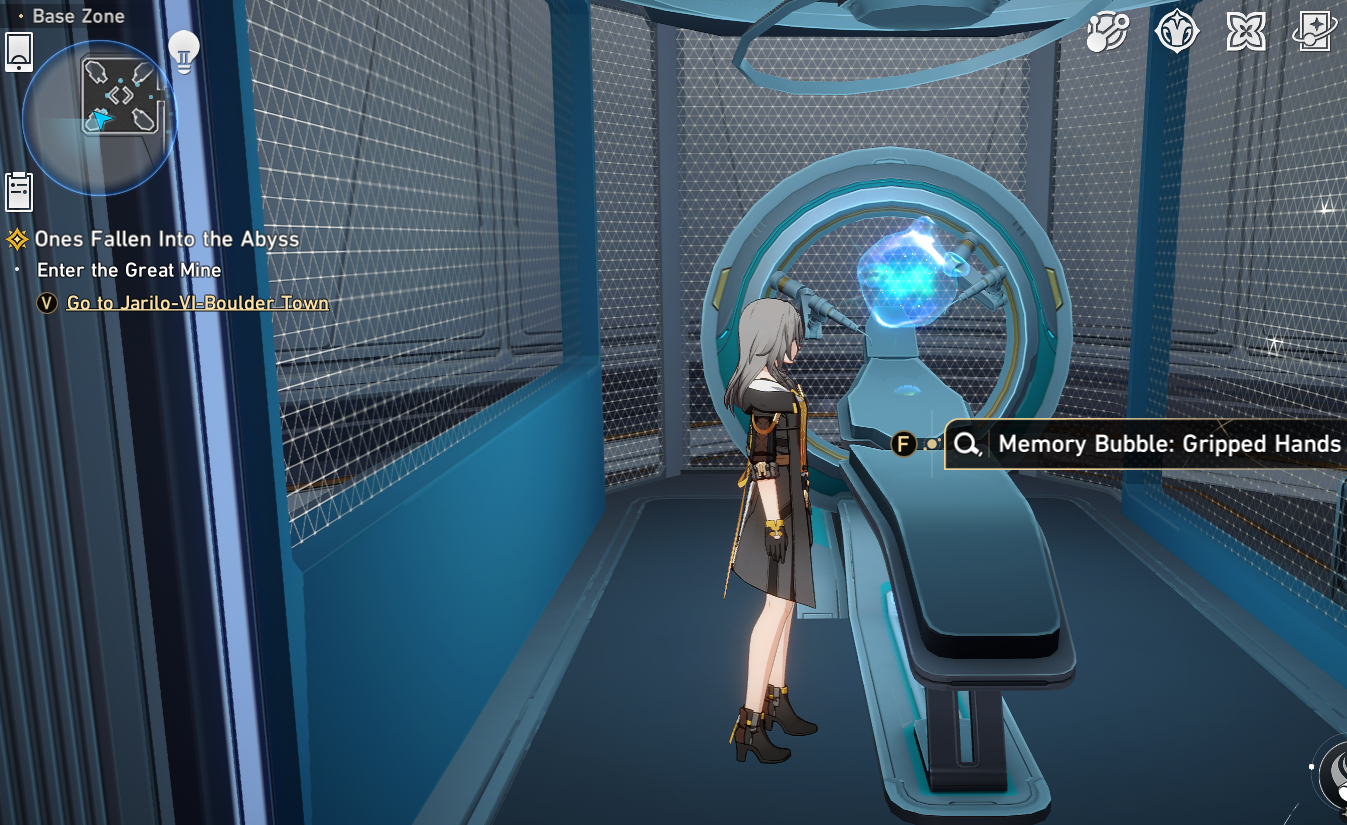Click the four-petal flower icon top right
1347x825 pixels.
point(1248,31)
